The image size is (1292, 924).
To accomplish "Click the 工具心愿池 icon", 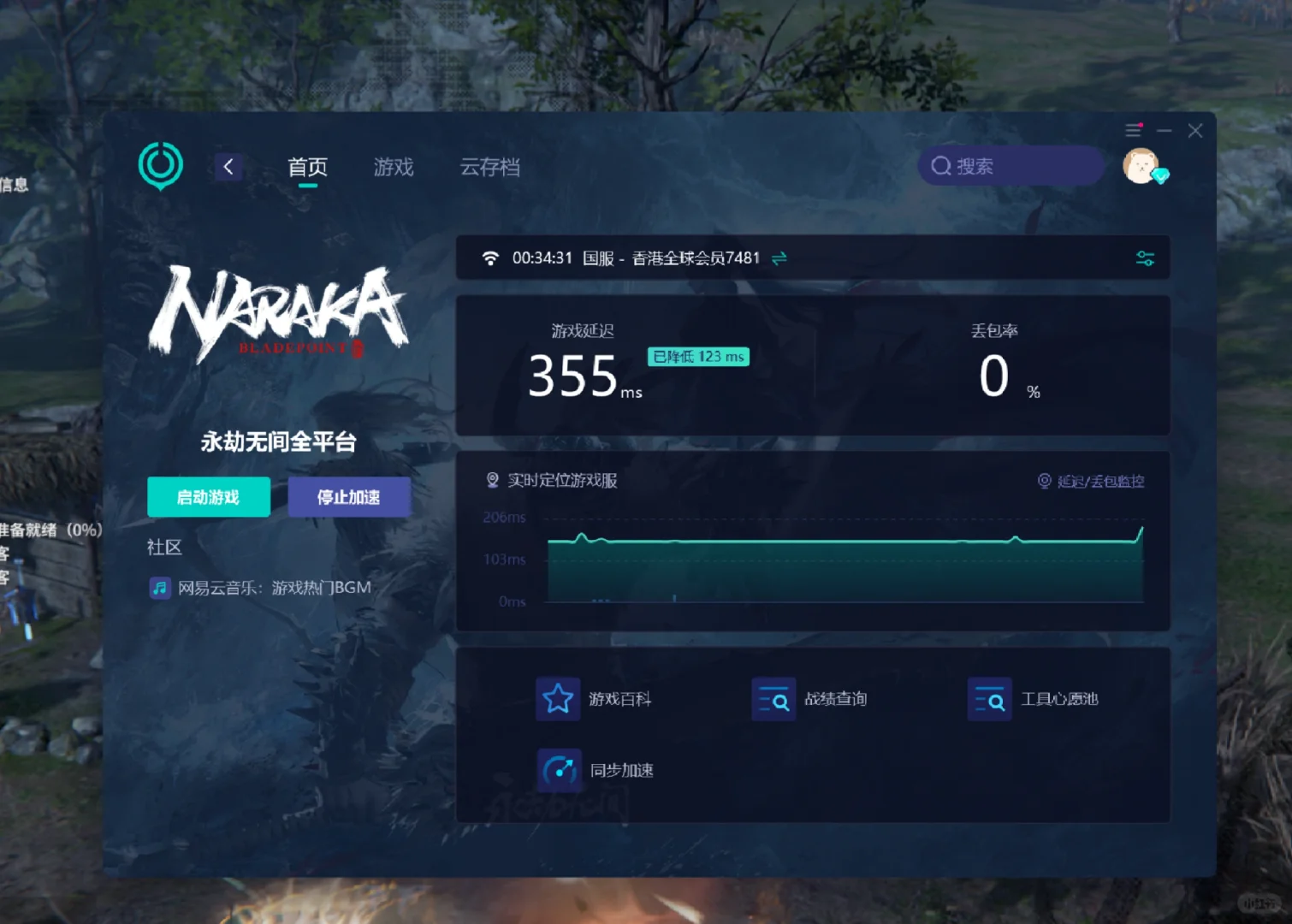I will pyautogui.click(x=989, y=699).
